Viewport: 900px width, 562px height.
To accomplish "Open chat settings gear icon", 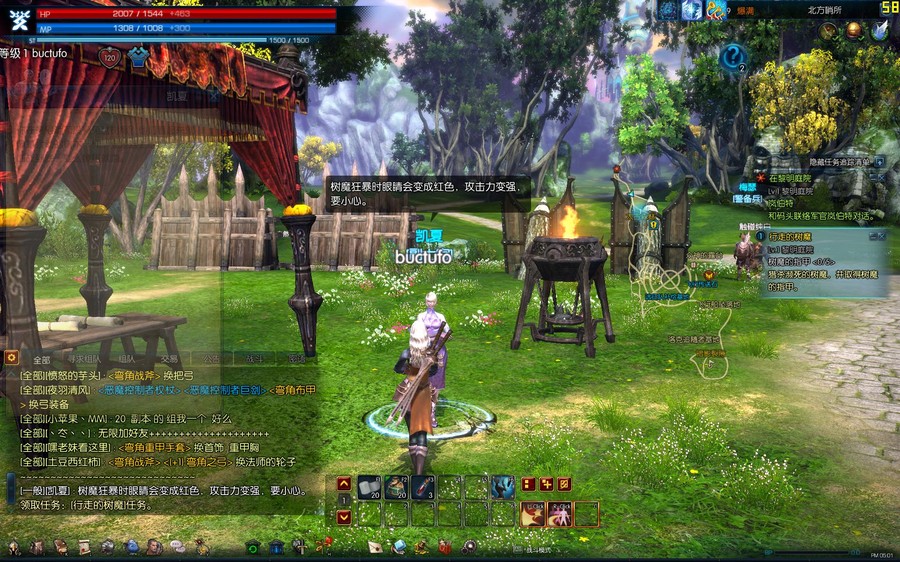I will tap(12, 357).
